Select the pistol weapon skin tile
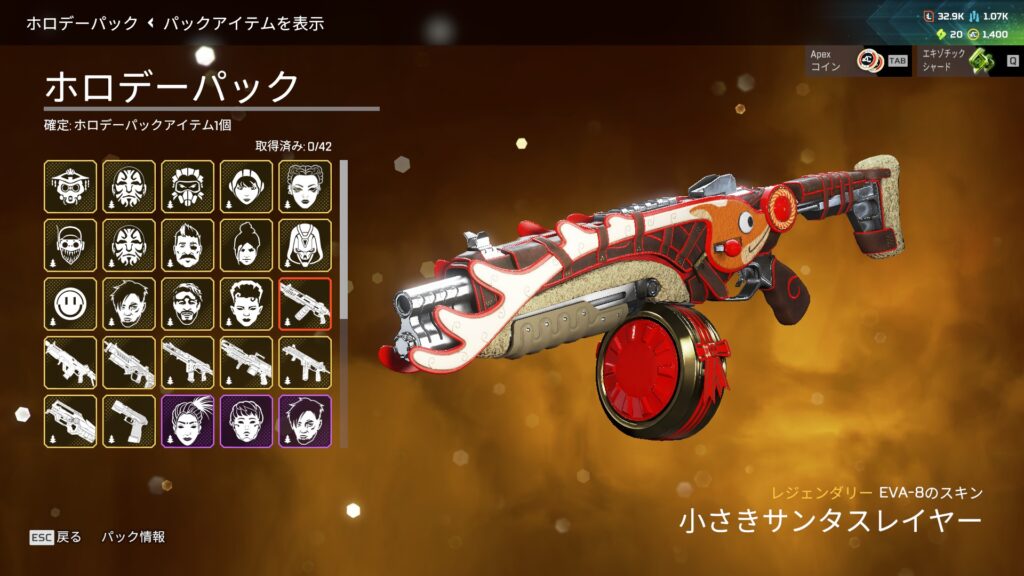 click(129, 421)
